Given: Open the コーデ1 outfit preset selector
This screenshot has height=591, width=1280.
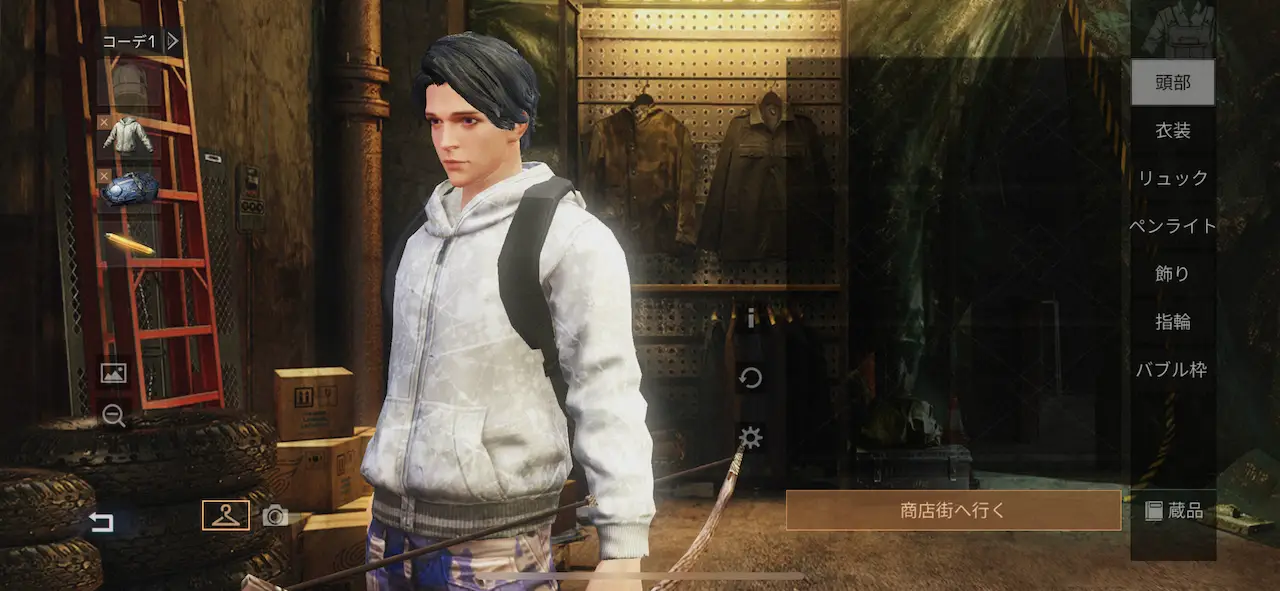Looking at the screenshot, I should (140, 41).
